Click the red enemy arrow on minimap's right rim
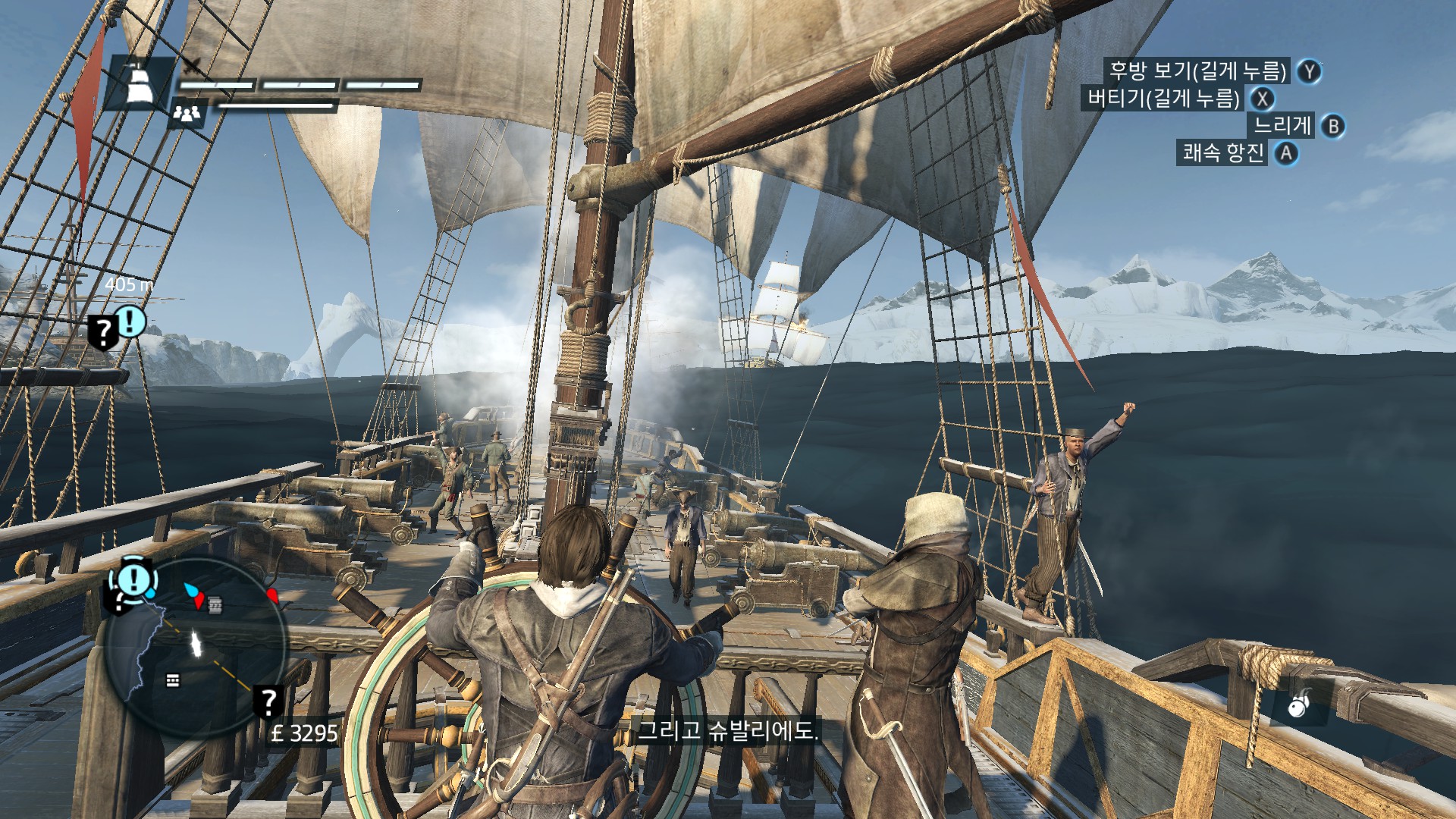Screen dimensions: 1456x819 pyautogui.click(x=273, y=595)
